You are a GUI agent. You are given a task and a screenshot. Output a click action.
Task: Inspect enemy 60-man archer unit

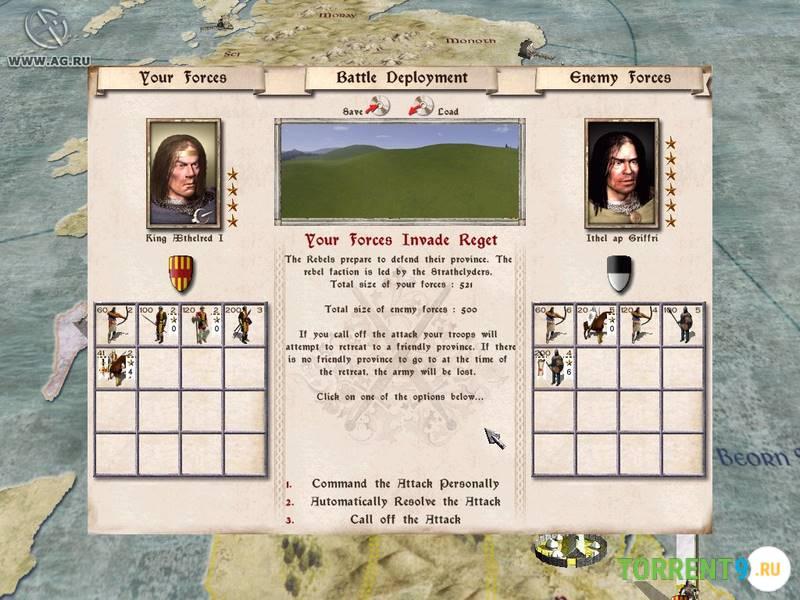pyautogui.click(x=555, y=325)
